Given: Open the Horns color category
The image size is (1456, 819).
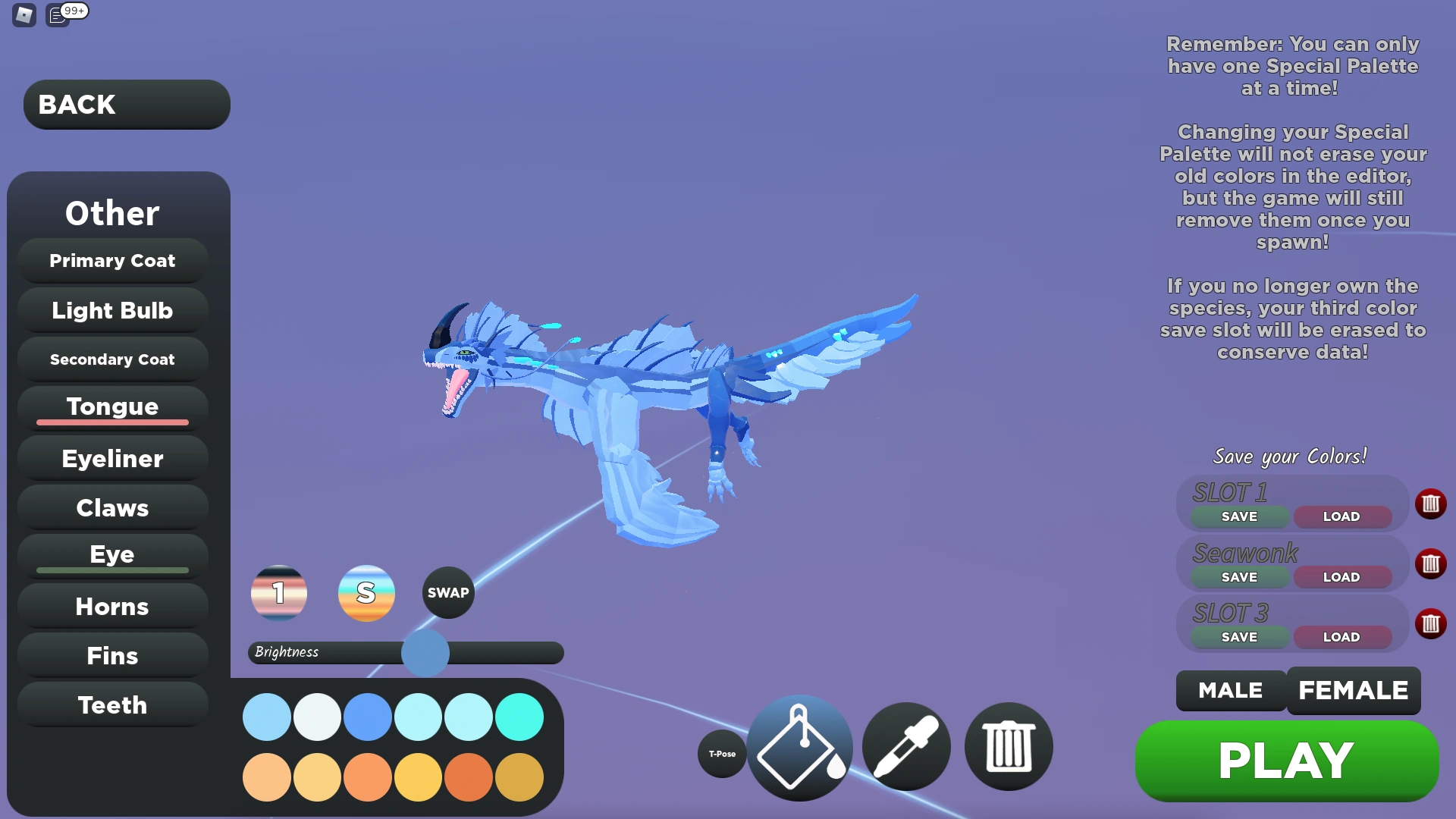Looking at the screenshot, I should 111,607.
